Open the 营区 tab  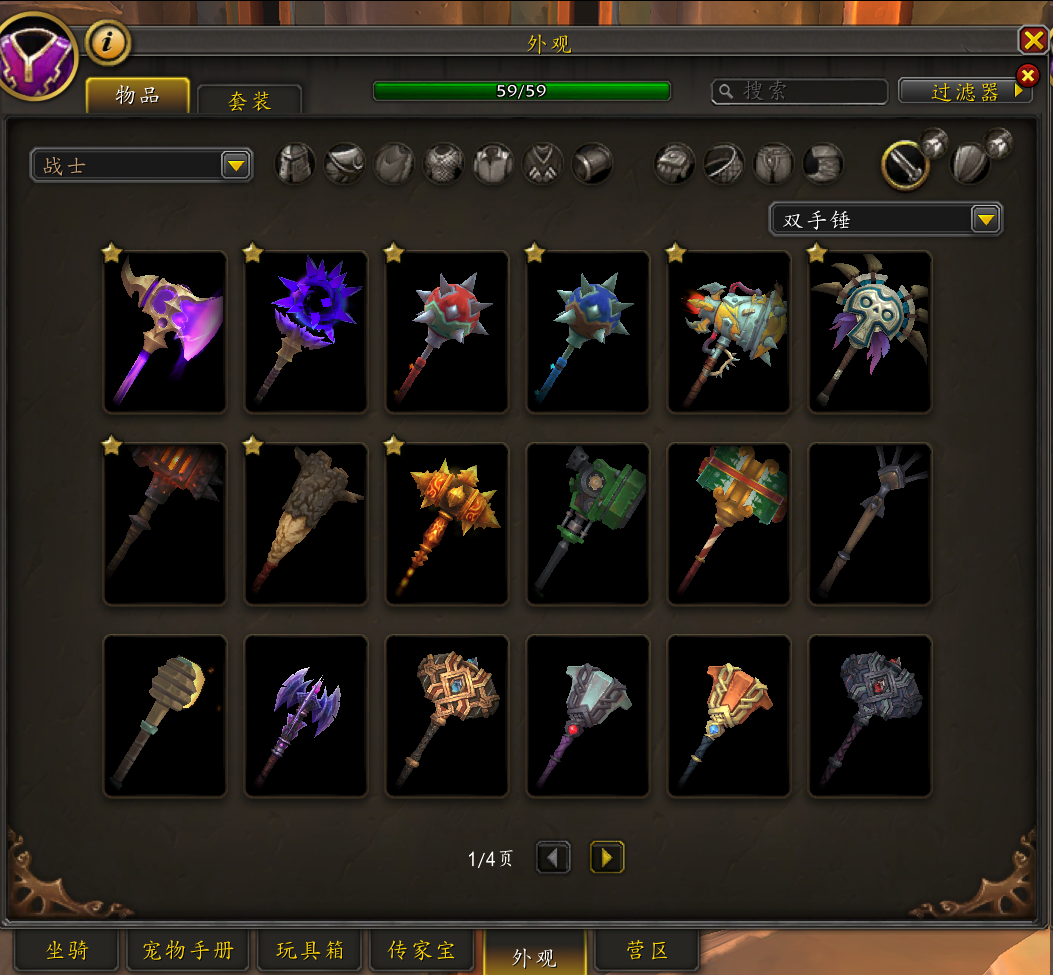(x=646, y=950)
